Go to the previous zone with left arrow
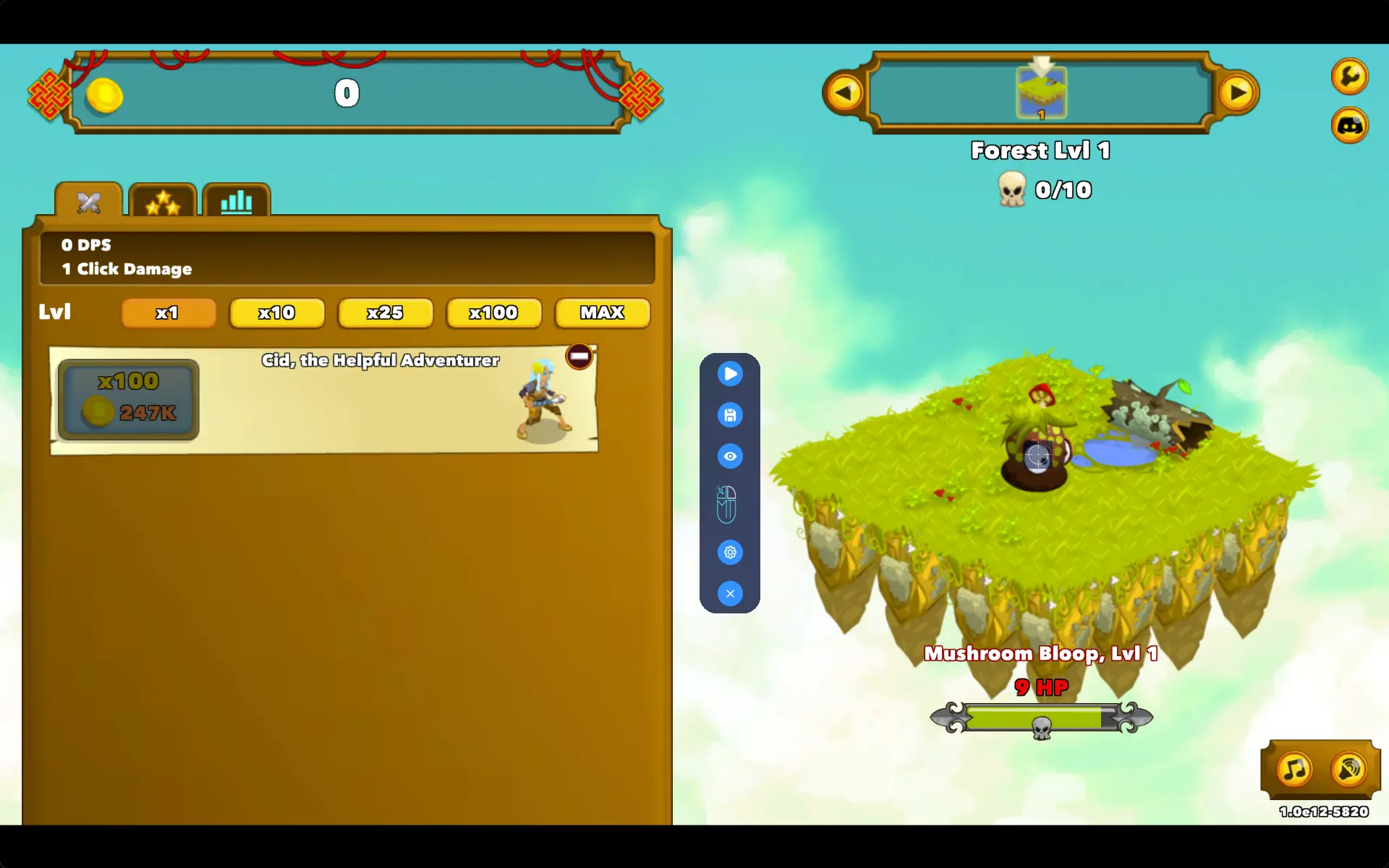 click(x=844, y=93)
